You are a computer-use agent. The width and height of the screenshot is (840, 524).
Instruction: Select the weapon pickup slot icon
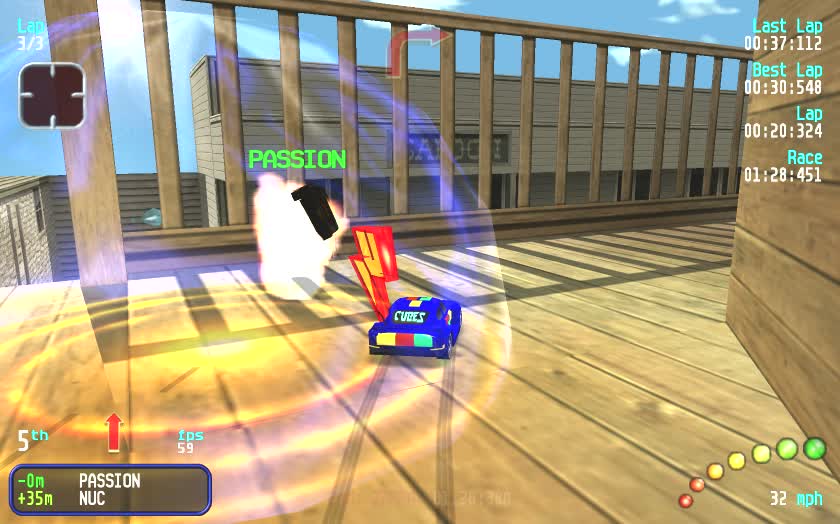51,95
